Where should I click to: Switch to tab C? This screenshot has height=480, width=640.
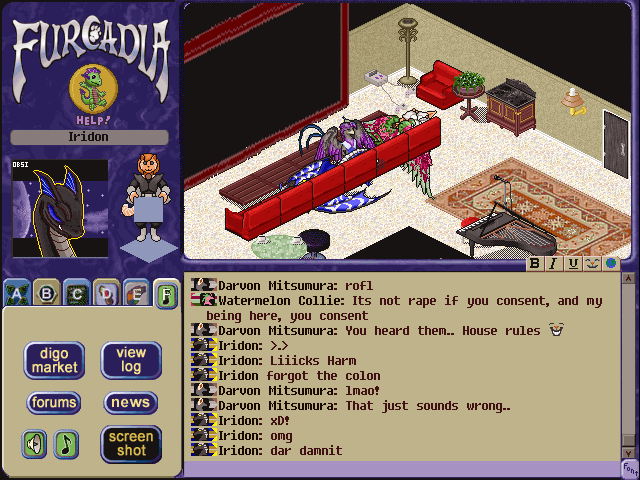coord(75,294)
